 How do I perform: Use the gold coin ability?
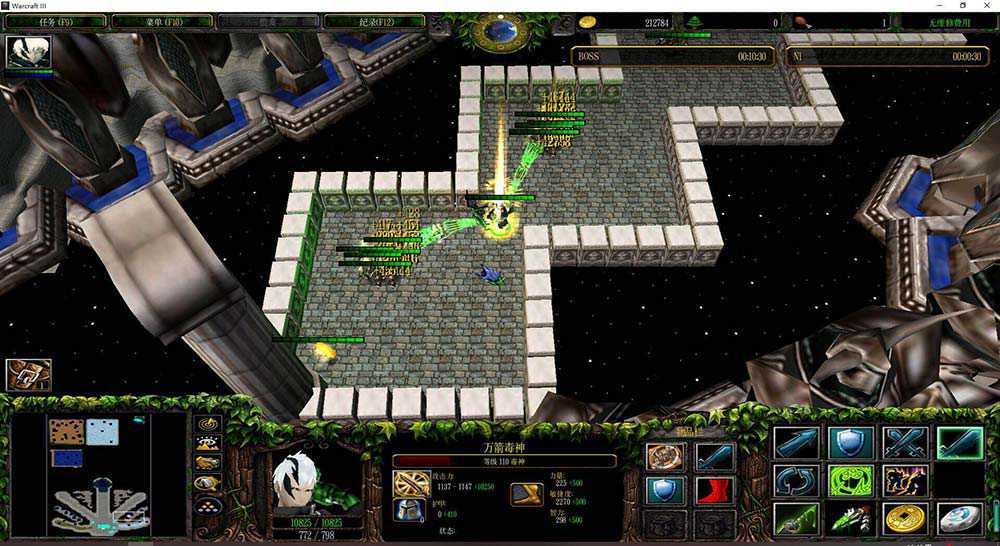click(904, 519)
